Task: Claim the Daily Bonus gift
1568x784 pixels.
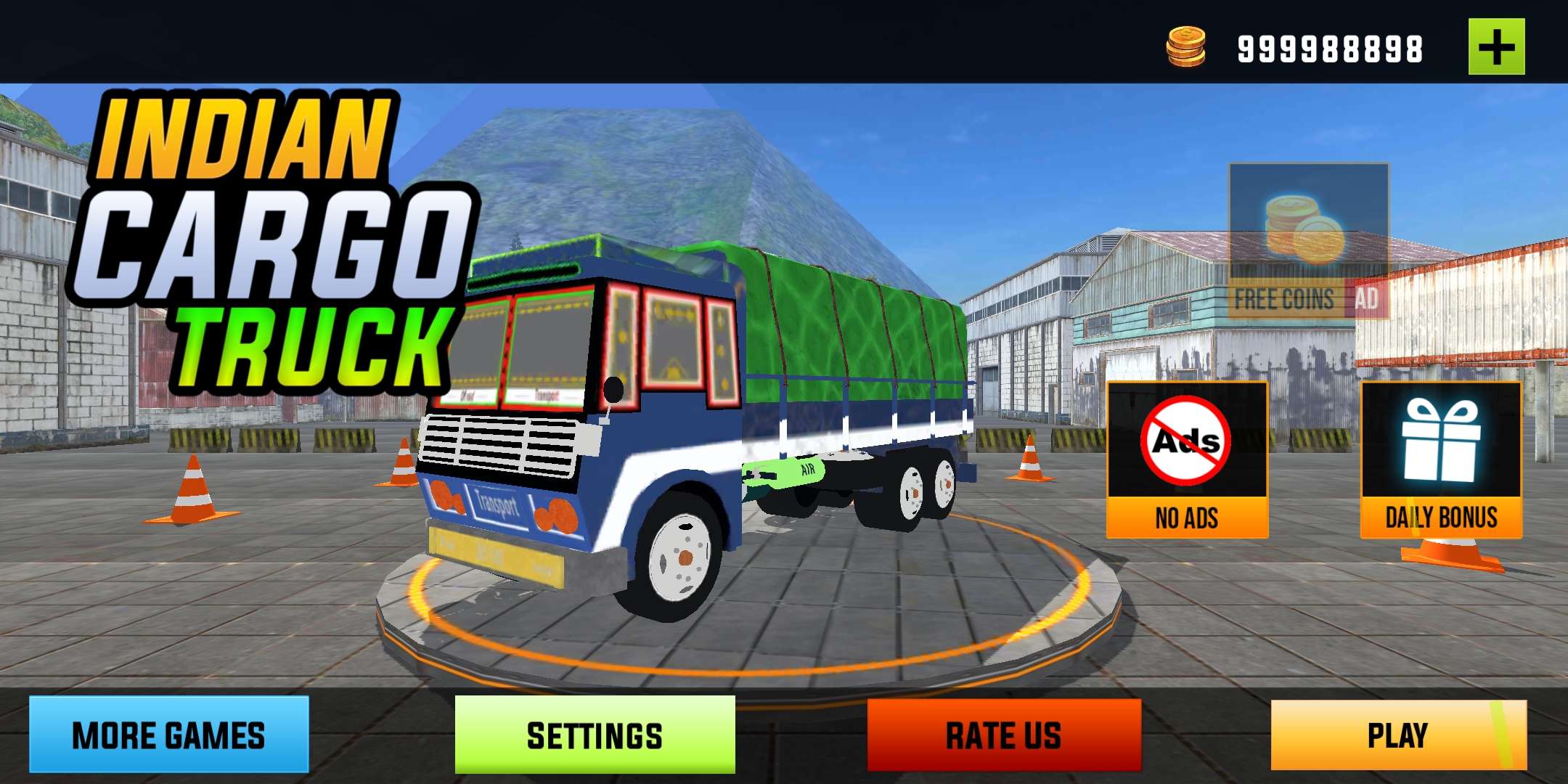Action: click(1441, 460)
